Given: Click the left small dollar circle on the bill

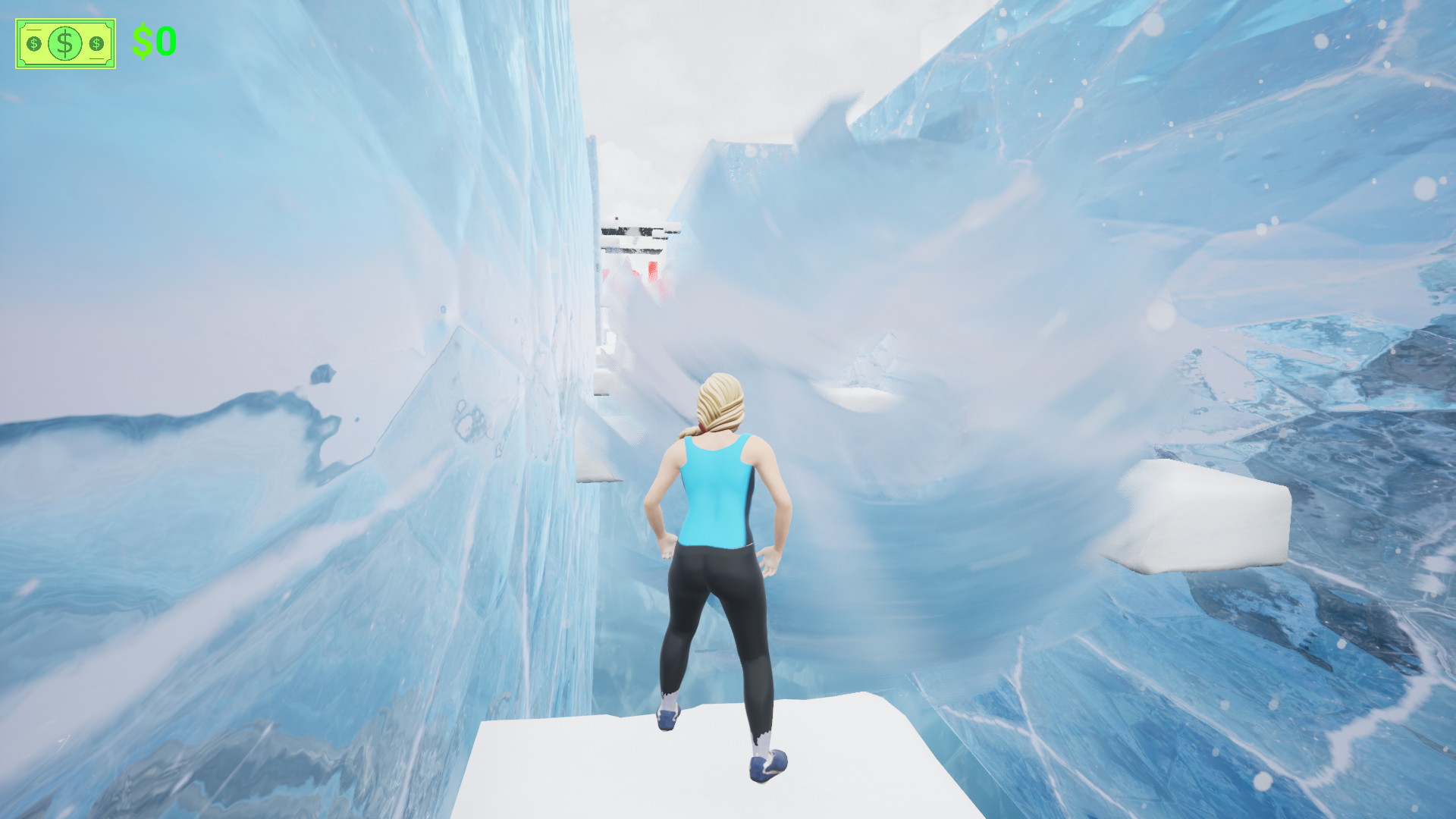Looking at the screenshot, I should coord(33,43).
